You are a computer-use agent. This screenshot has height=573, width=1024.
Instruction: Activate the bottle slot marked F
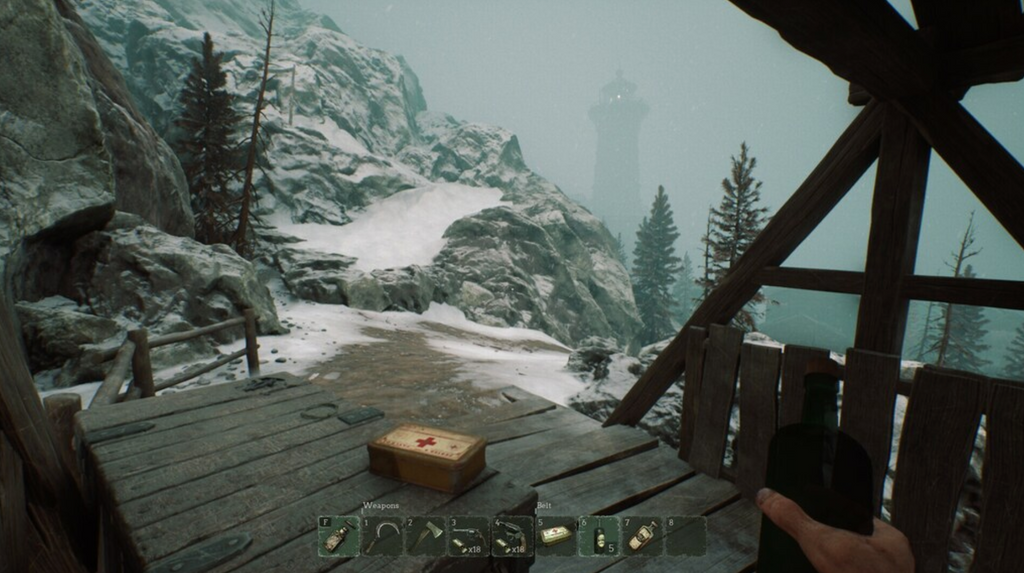338,537
